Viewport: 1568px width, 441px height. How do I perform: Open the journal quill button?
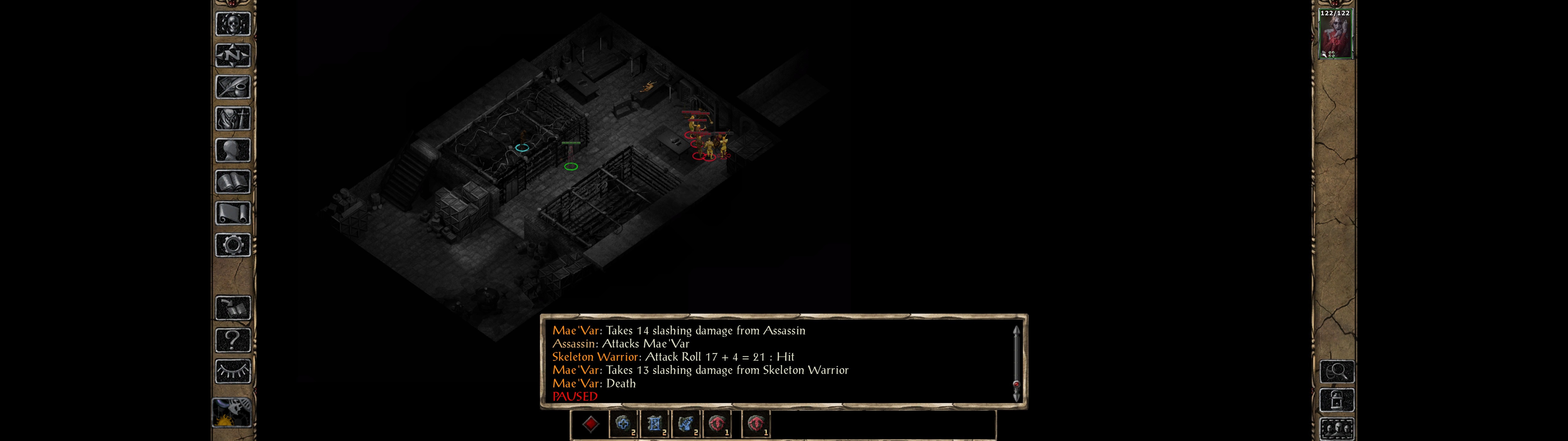(232, 87)
